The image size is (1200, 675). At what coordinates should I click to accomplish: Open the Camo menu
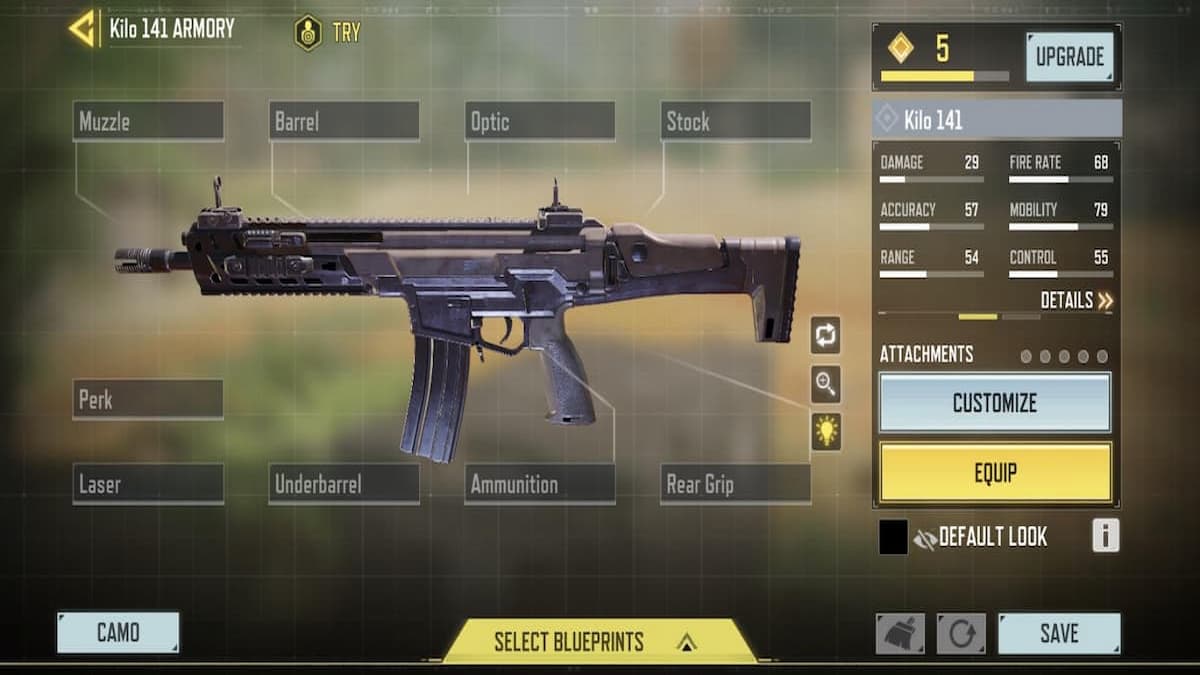pyautogui.click(x=118, y=633)
